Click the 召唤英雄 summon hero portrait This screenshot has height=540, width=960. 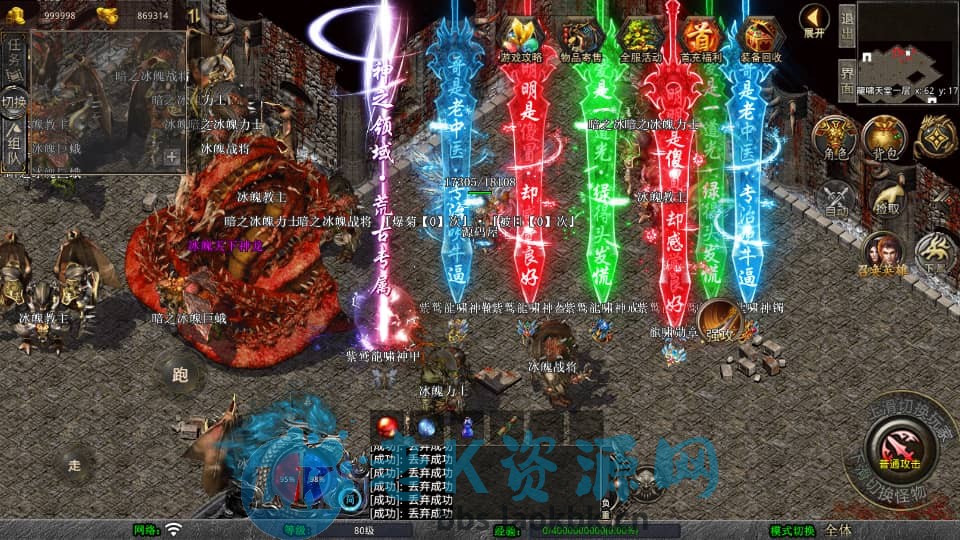(882, 254)
